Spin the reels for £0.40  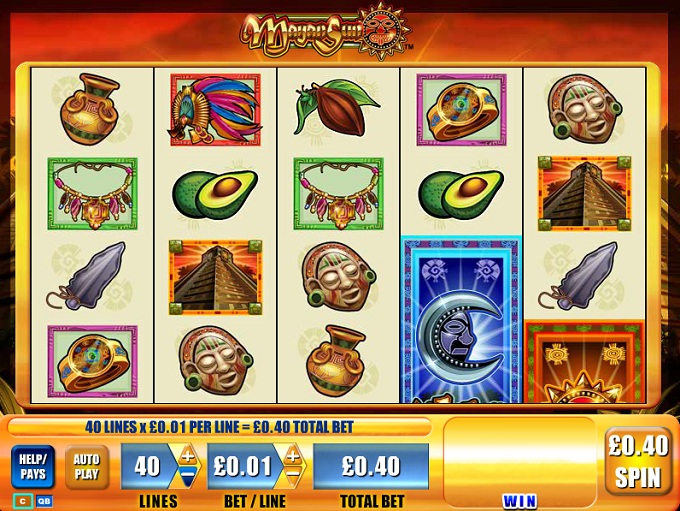(639, 461)
